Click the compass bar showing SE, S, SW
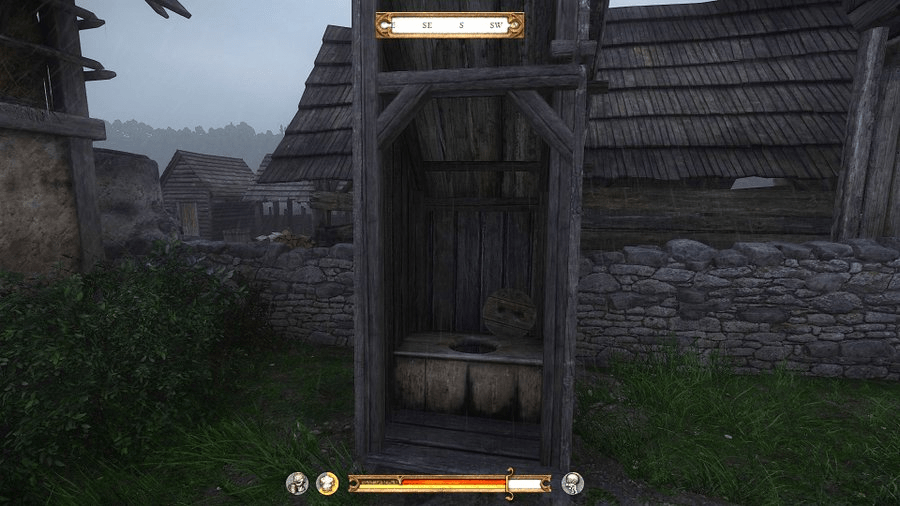The width and height of the screenshot is (900, 506). point(449,25)
